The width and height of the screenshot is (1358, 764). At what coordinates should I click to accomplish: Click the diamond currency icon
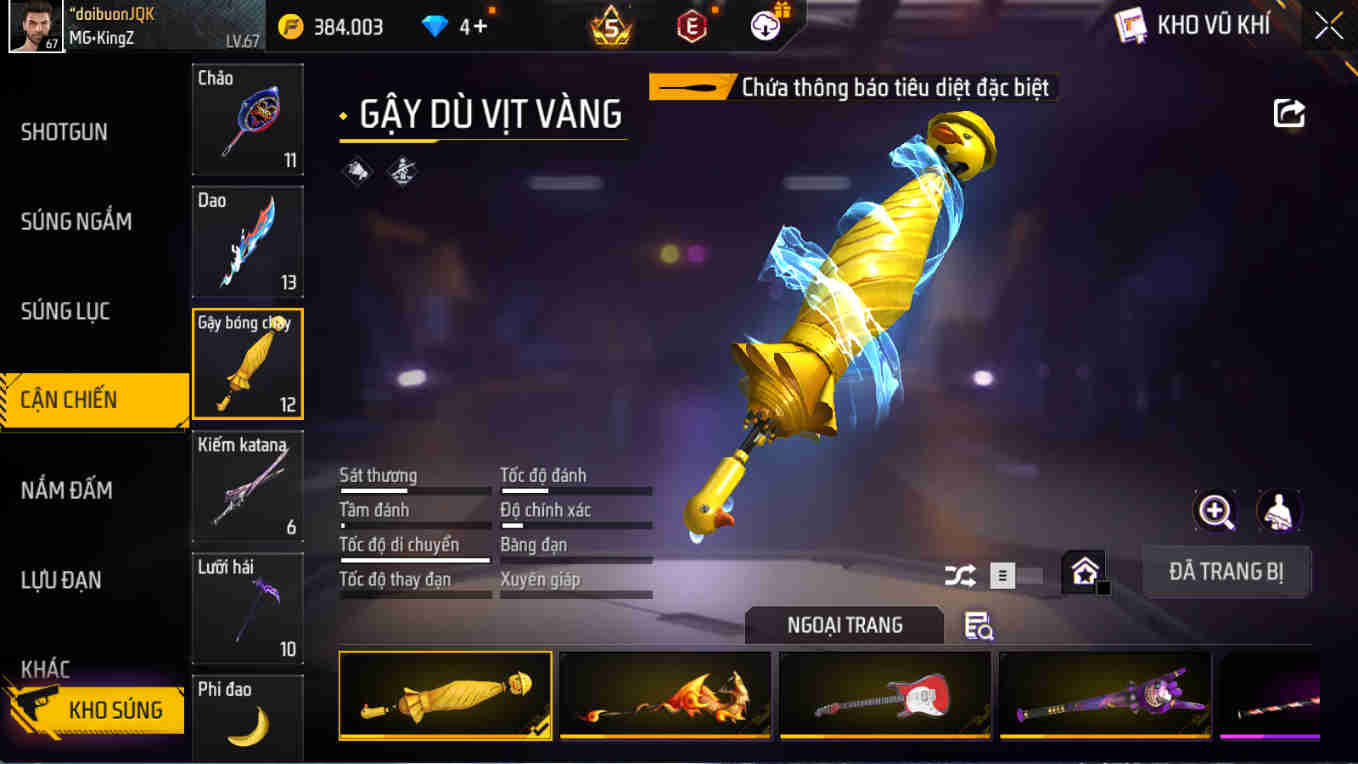click(434, 26)
